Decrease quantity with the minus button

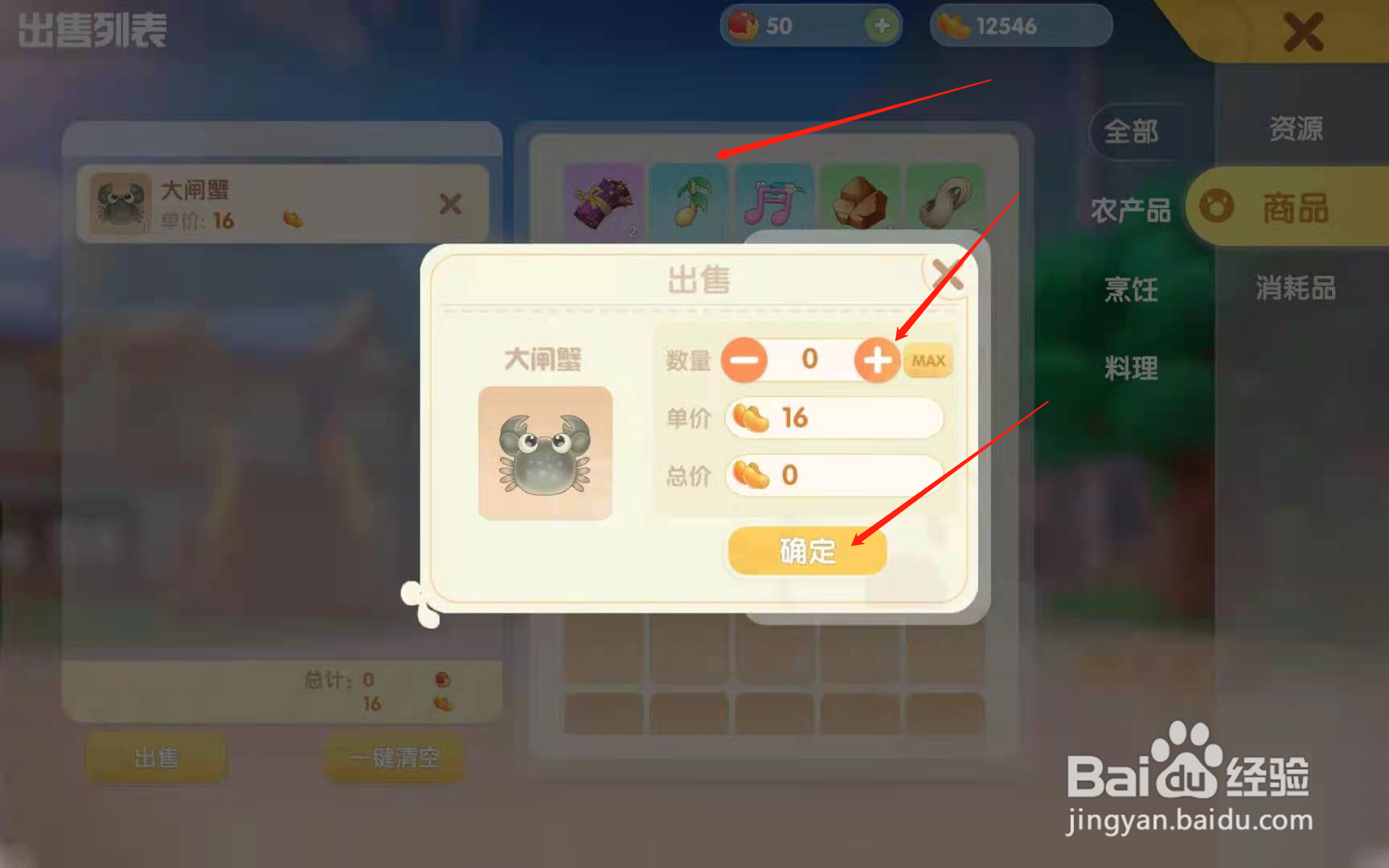(744, 360)
